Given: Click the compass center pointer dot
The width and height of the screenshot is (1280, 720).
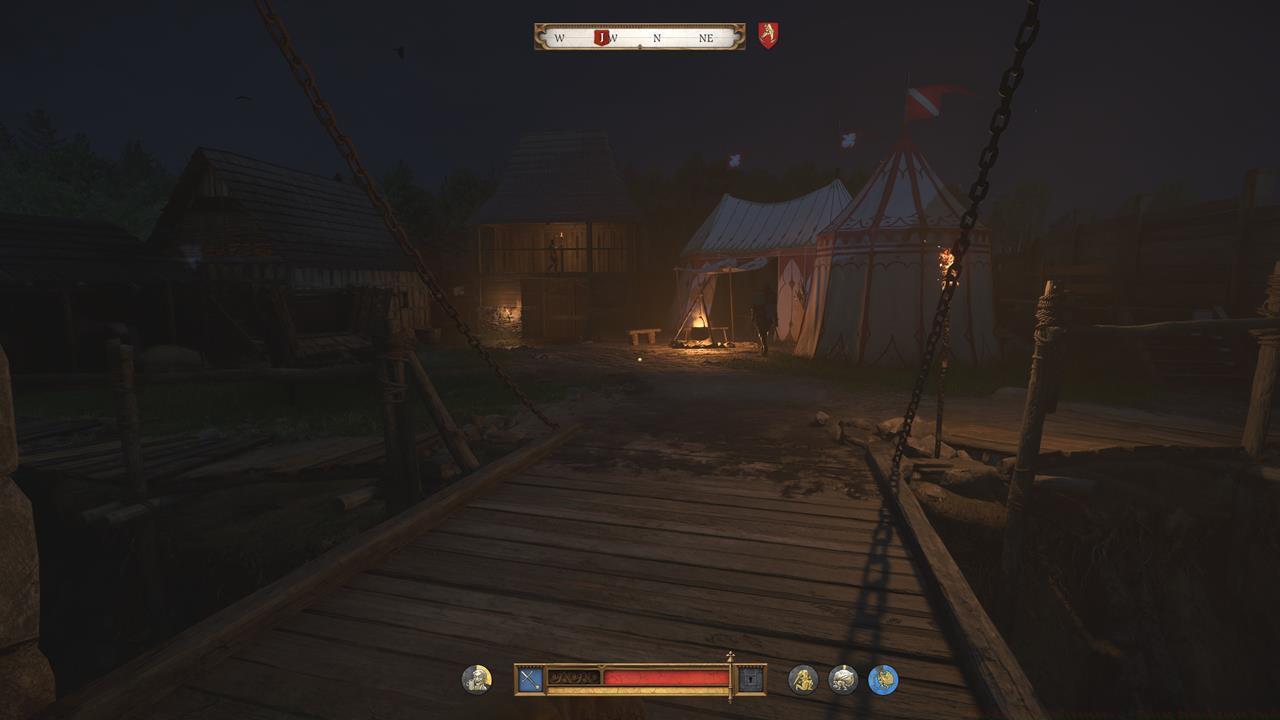Looking at the screenshot, I should (x=640, y=46).
